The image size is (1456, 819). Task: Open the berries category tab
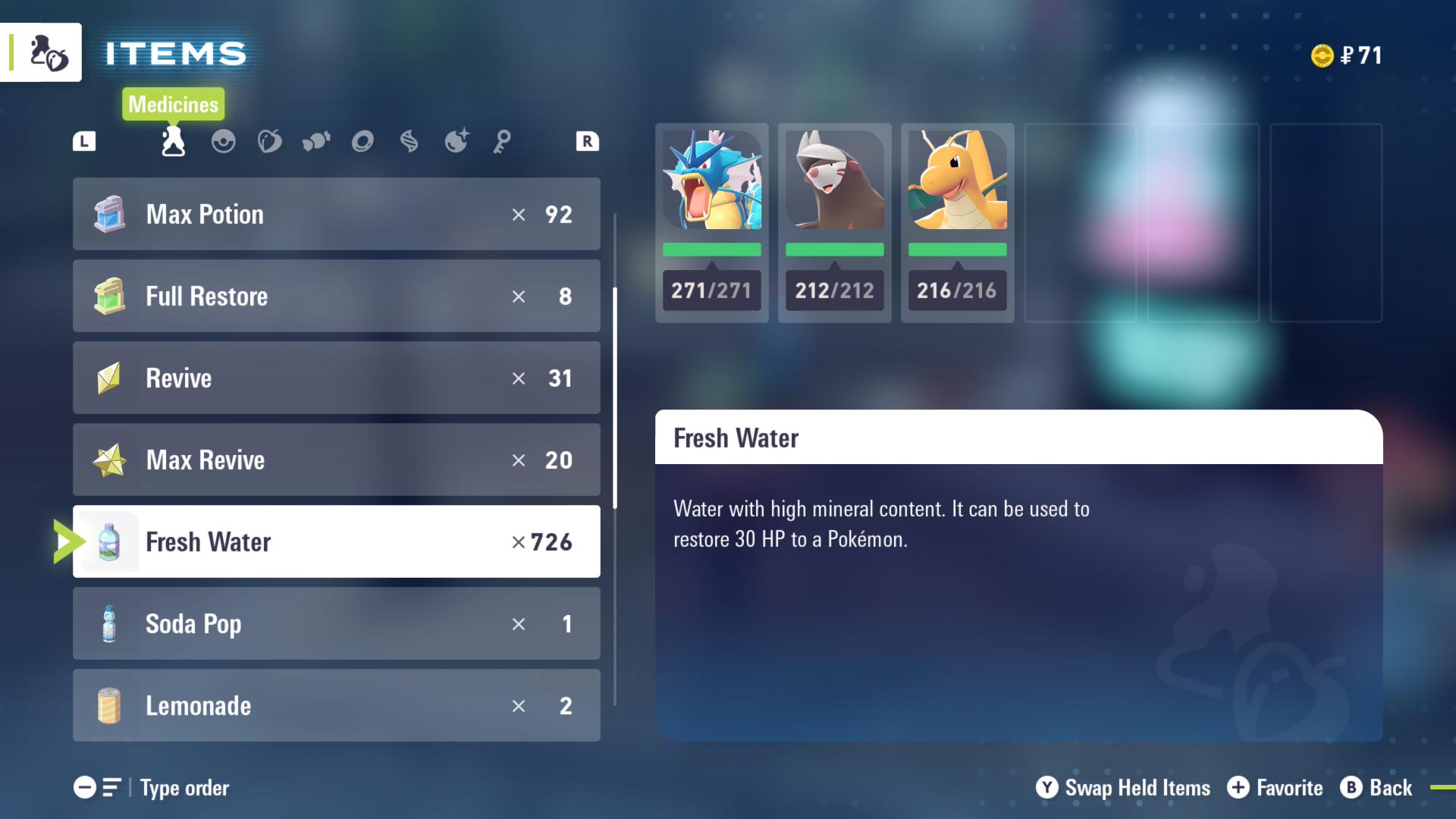coord(269,142)
